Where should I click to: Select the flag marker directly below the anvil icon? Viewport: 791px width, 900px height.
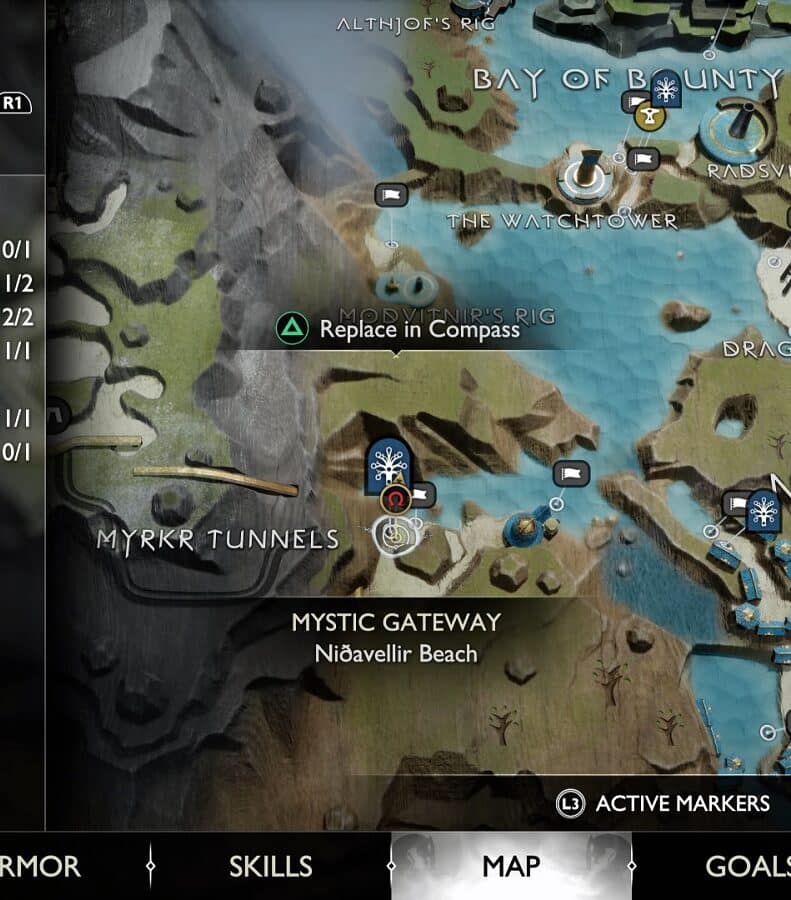tap(645, 158)
